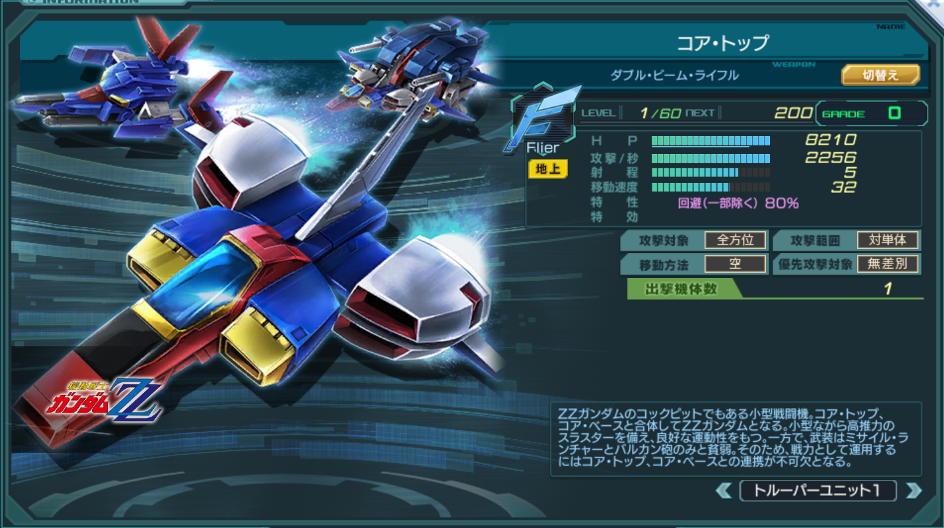Show the next trooper unit with the right arrow
944x528 pixels.
[x=911, y=491]
